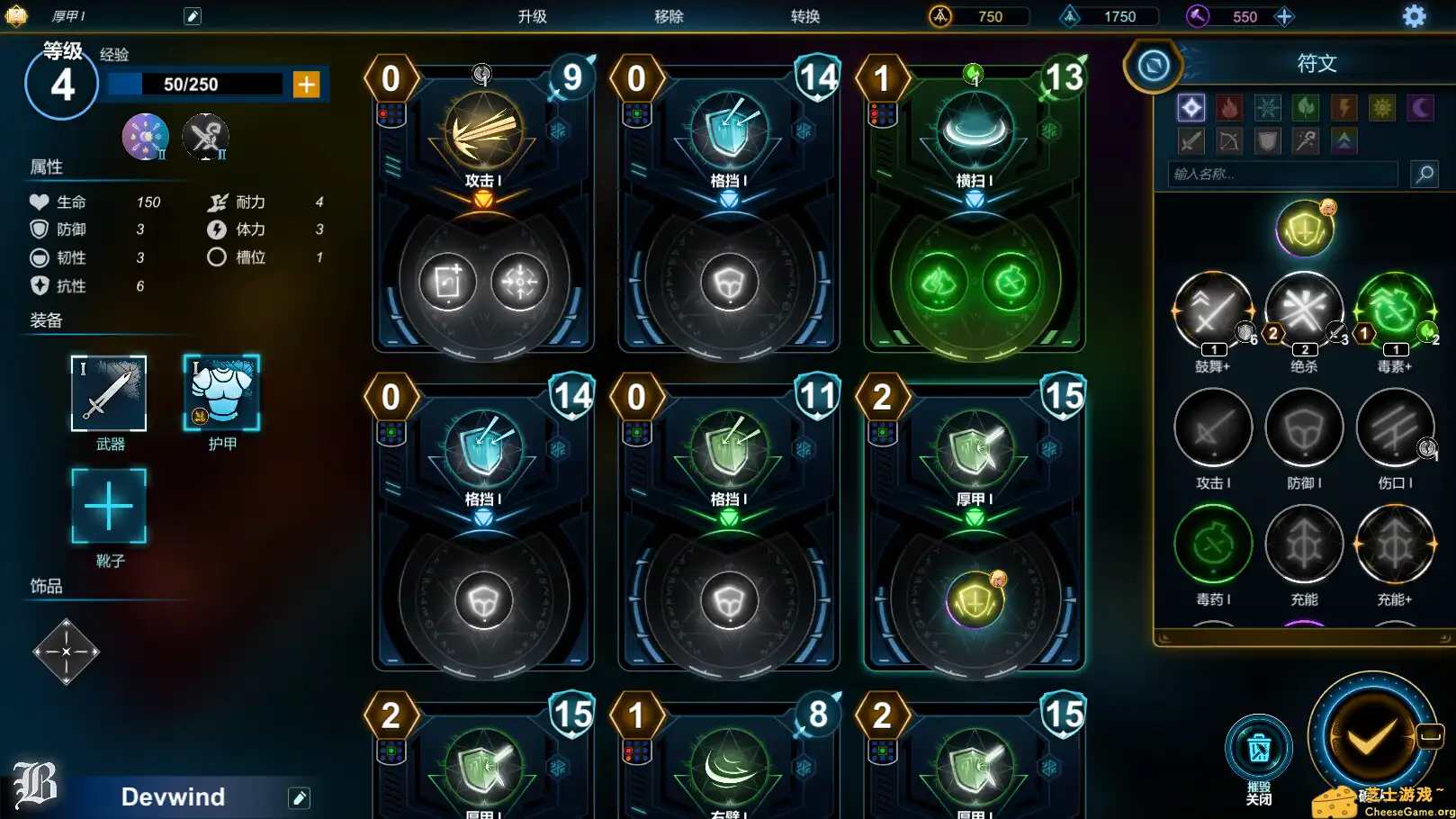
Task: Select the 绝杀 rune
Action: (1304, 310)
